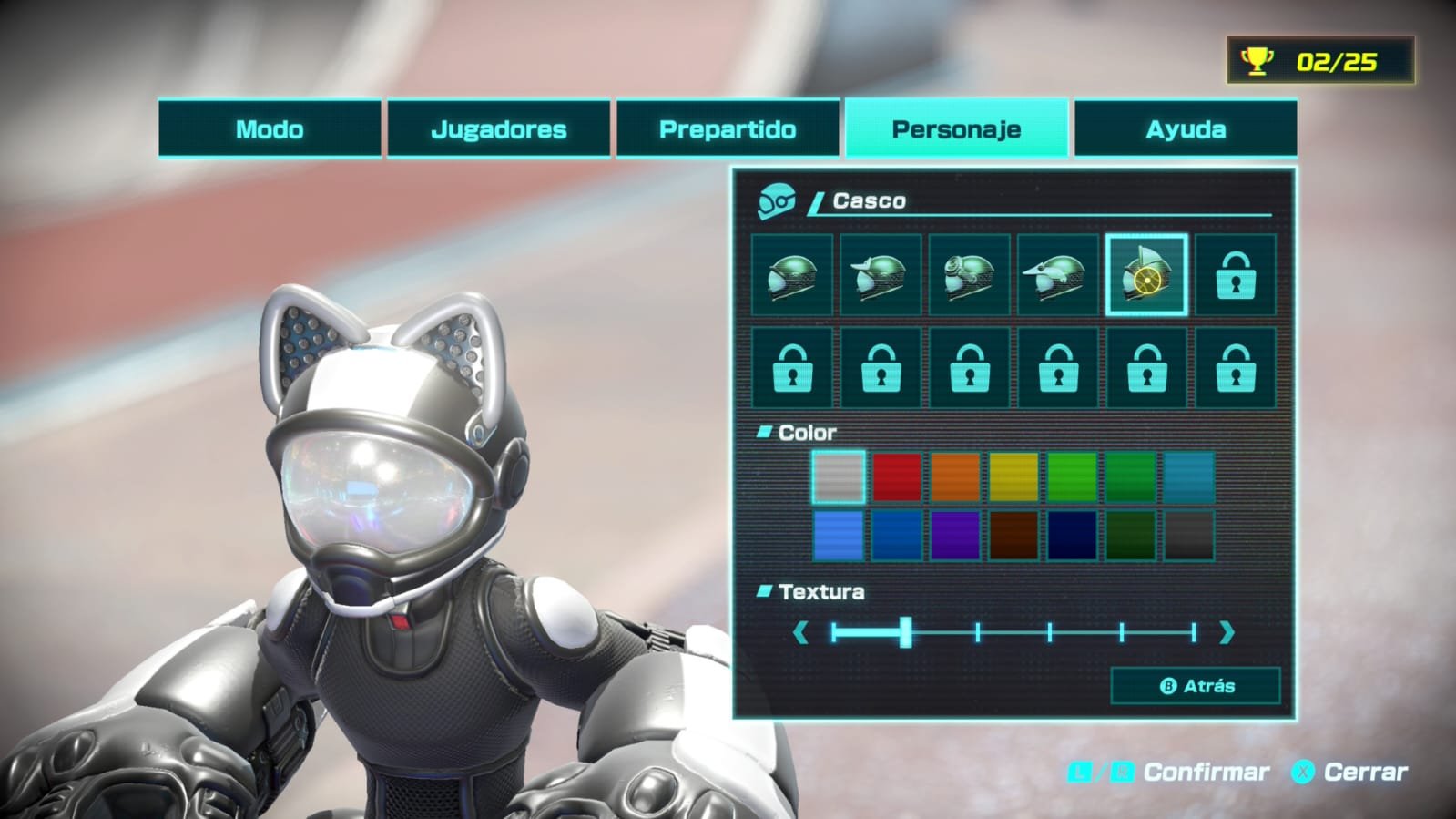
Task: Set the Textura slider to its last notch
Action: coord(1193,632)
